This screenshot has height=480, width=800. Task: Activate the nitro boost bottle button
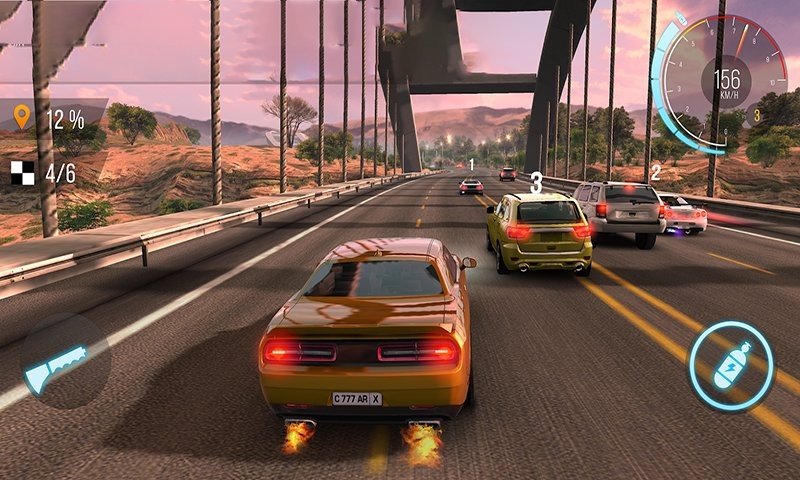(732, 366)
